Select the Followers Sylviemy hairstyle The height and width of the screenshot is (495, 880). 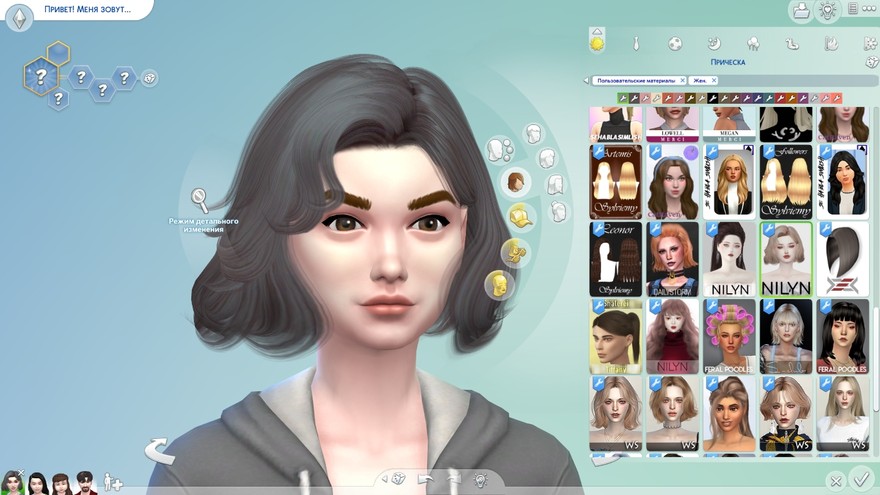tap(785, 182)
